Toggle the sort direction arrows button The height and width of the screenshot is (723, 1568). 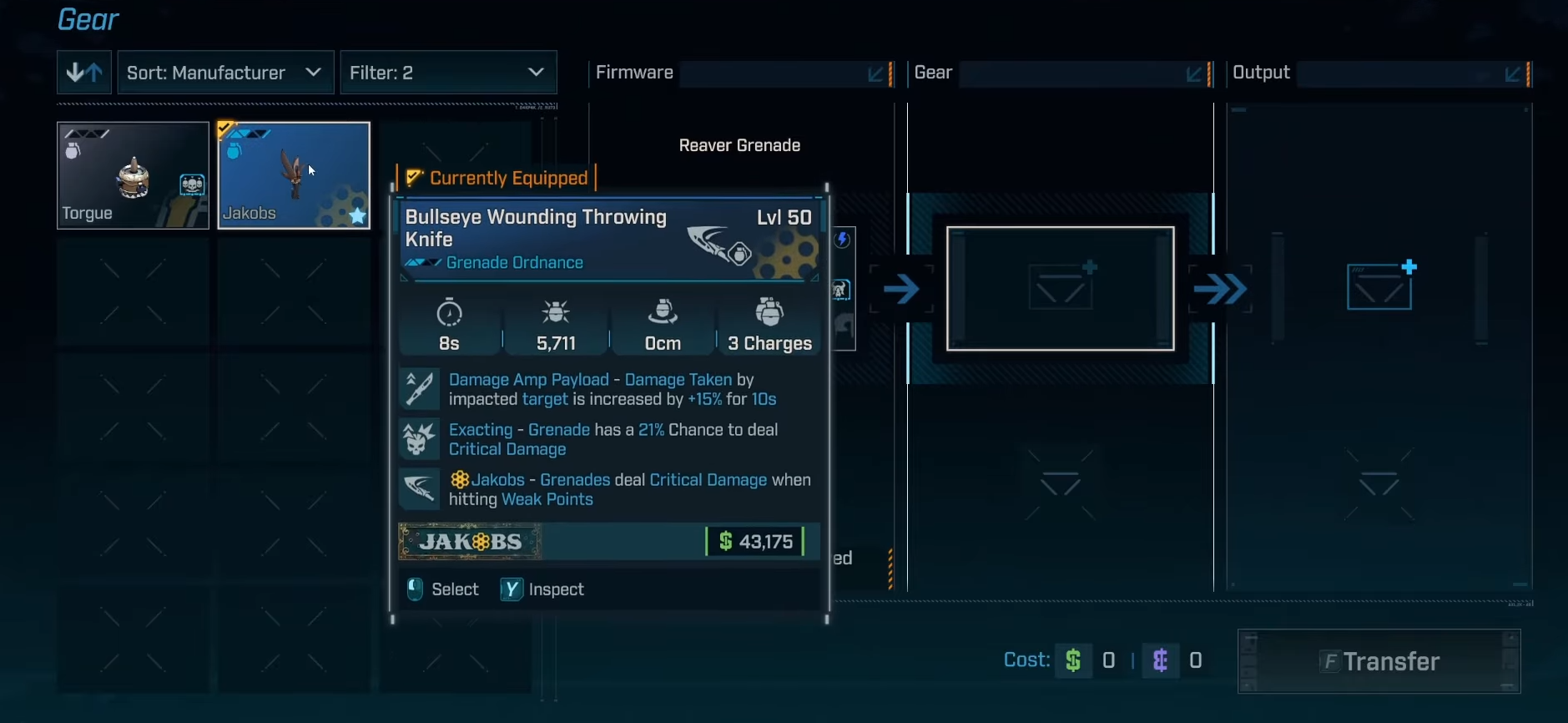(84, 73)
